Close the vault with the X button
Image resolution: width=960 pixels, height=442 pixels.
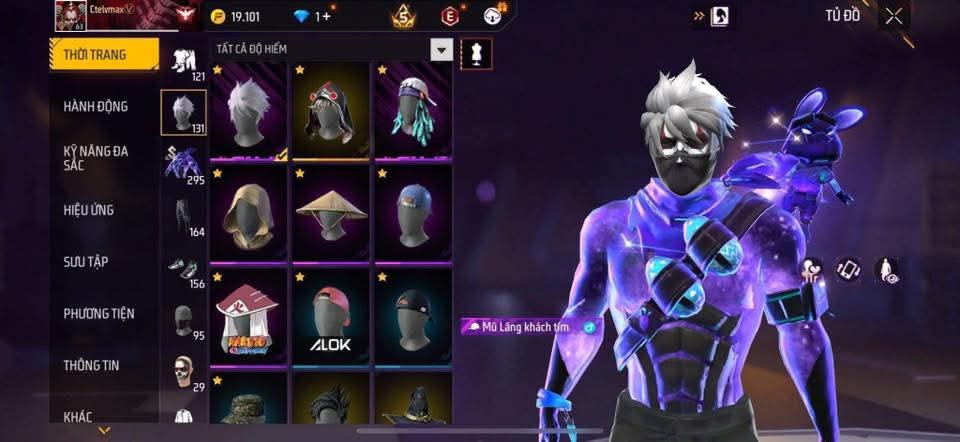coord(893,15)
